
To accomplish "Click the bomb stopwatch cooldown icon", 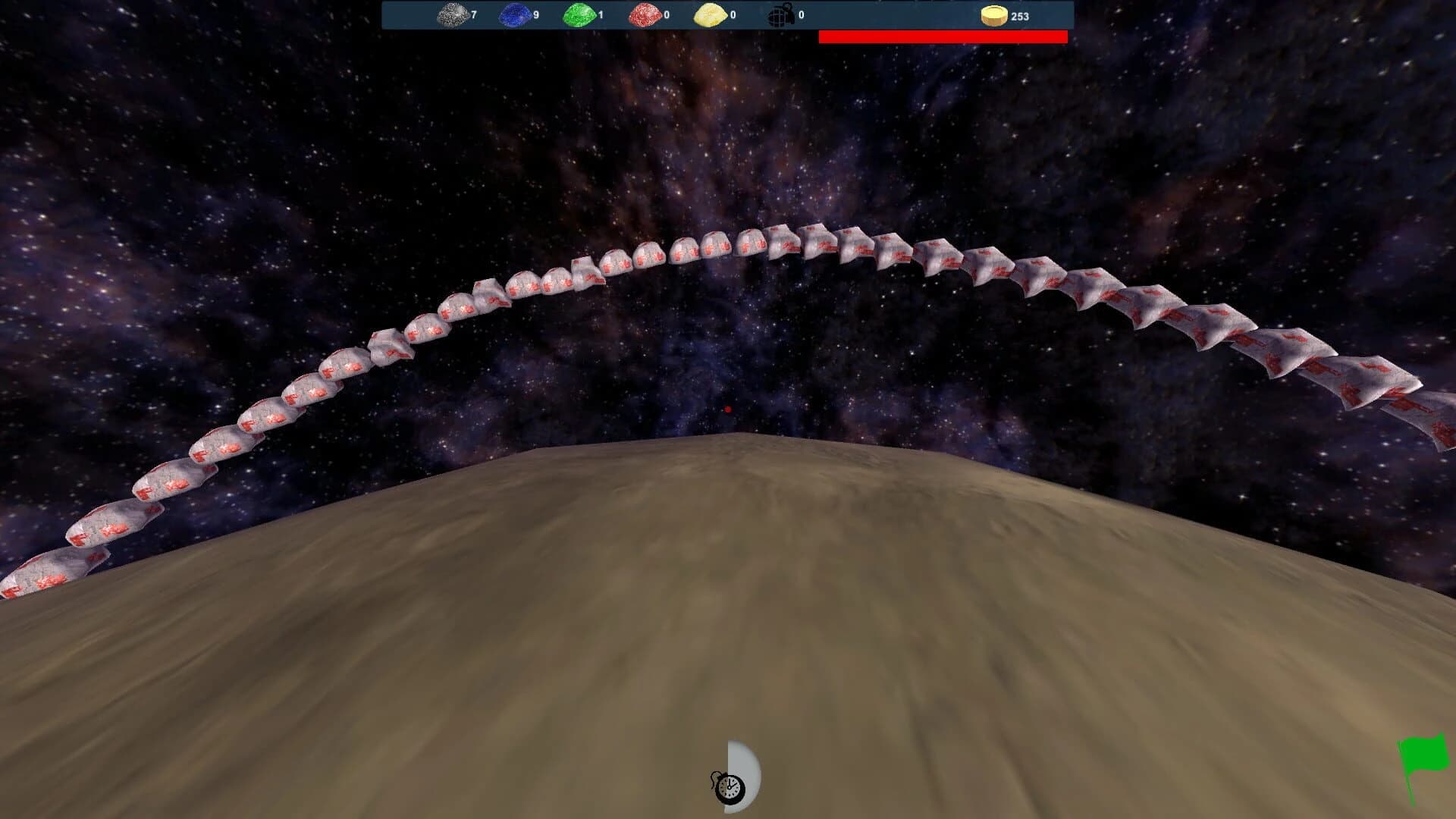I will click(x=728, y=787).
